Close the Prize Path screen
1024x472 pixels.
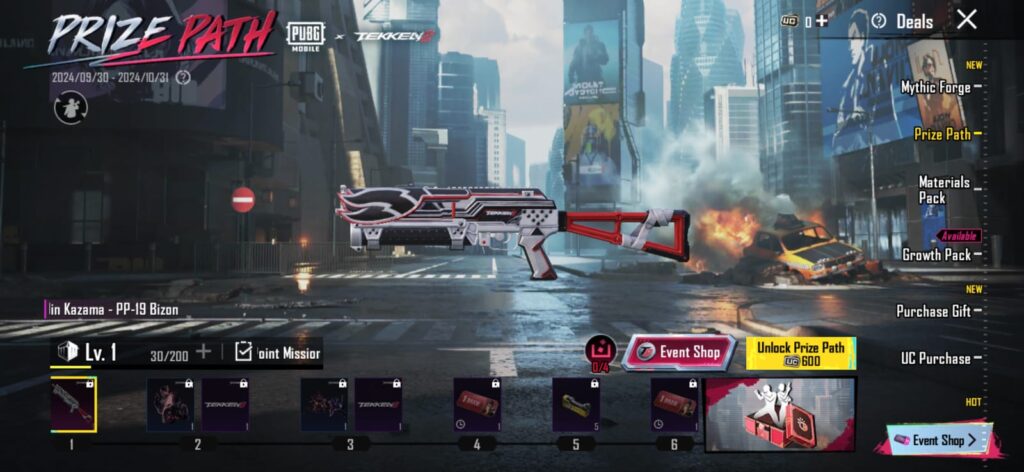pyautogui.click(x=966, y=19)
